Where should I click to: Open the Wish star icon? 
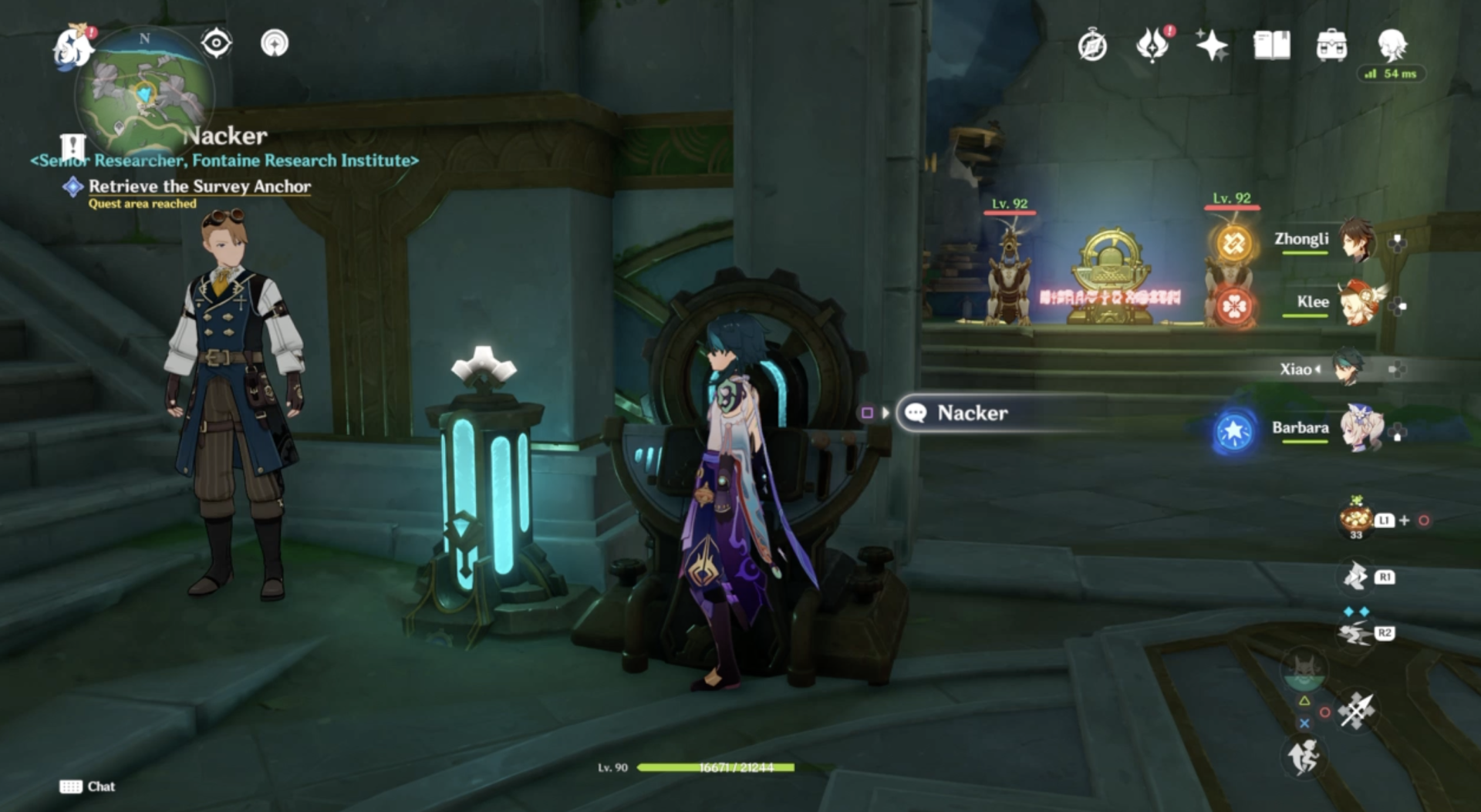coord(1211,45)
